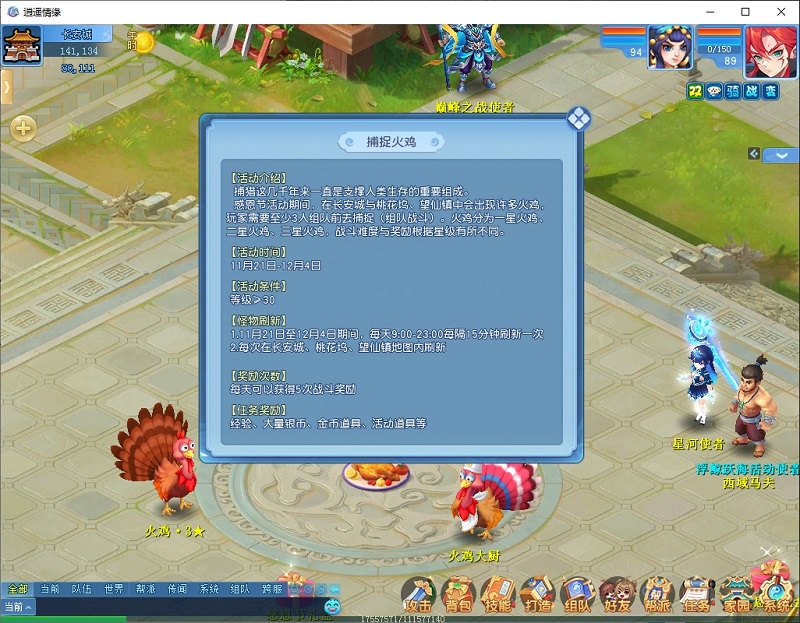800x623 pixels.
Task: Maximize the game window
Action: point(746,11)
